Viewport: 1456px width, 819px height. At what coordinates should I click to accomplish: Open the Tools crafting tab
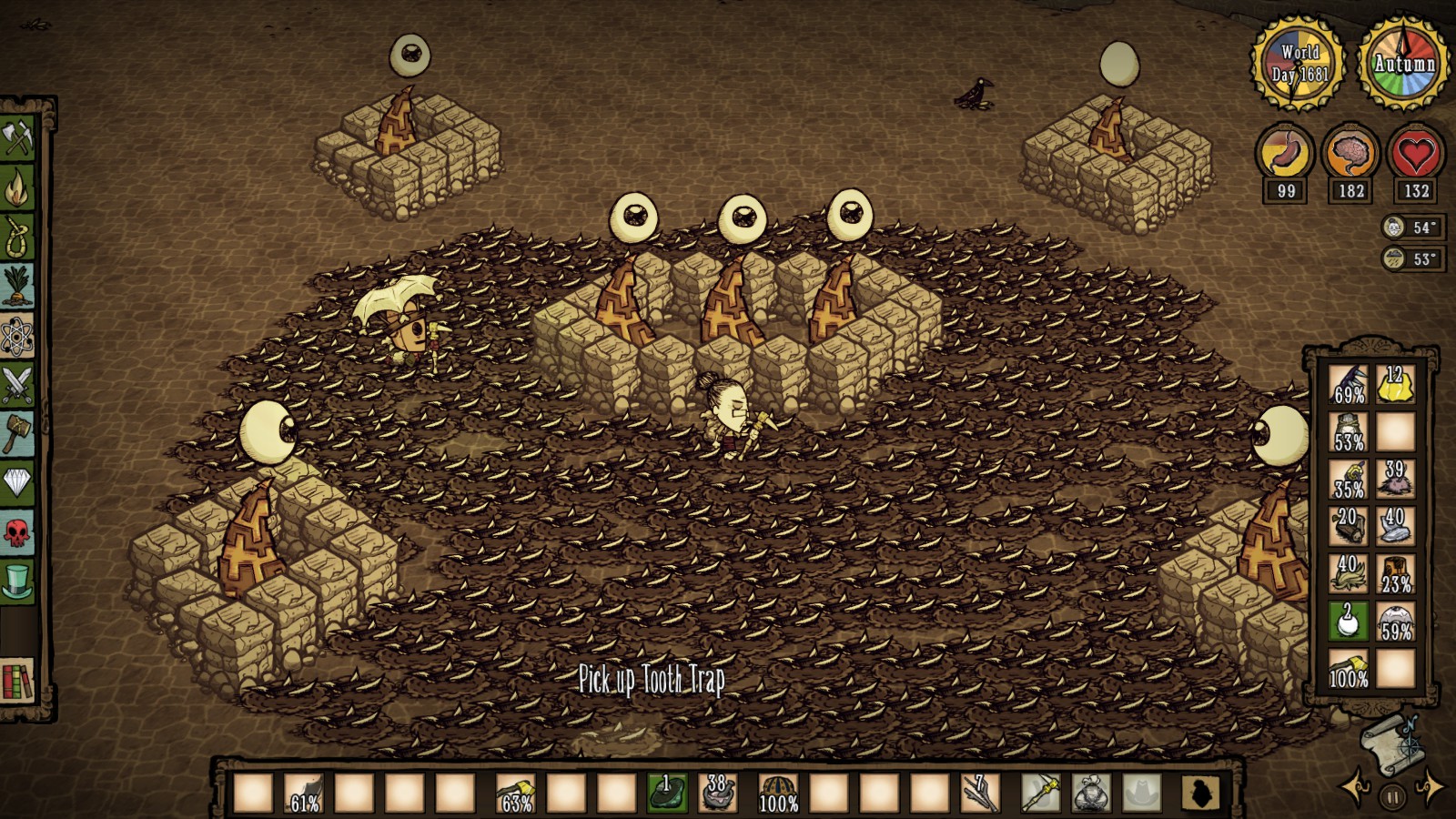click(17, 138)
